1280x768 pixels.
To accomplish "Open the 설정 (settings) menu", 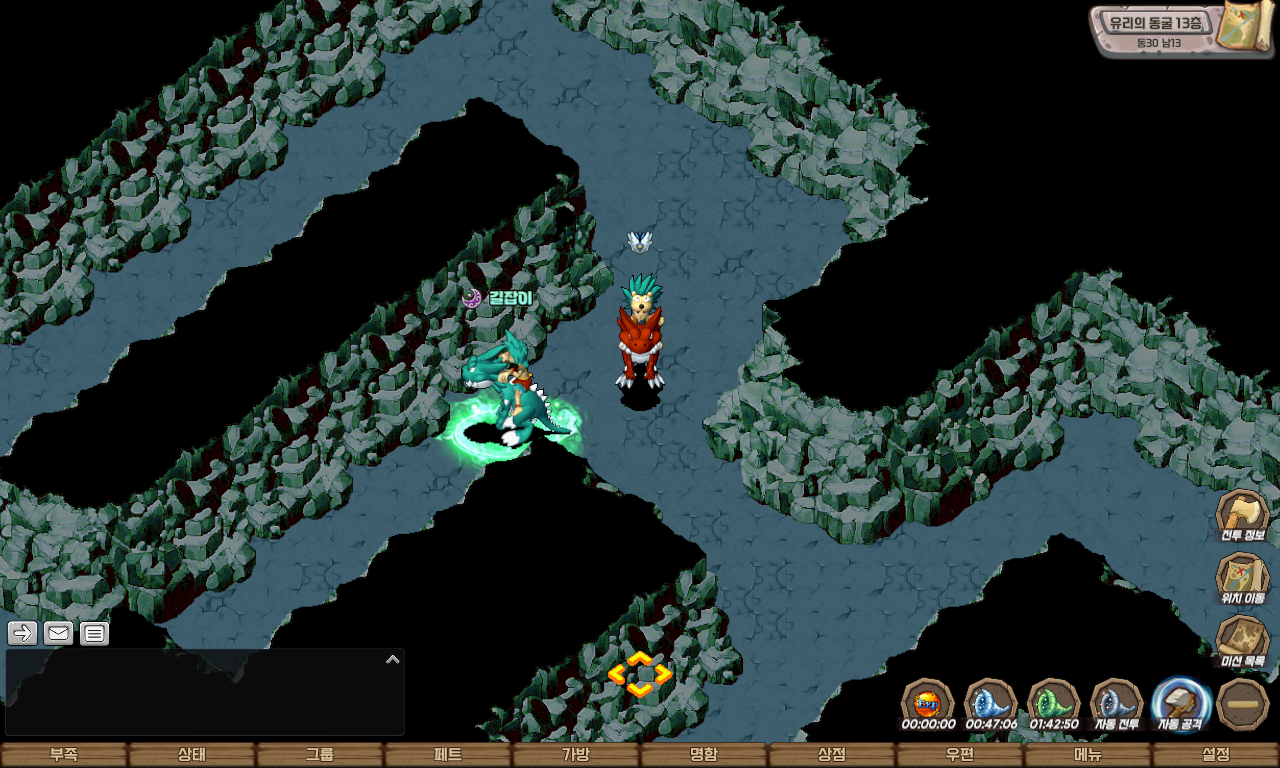I will coord(1216,755).
